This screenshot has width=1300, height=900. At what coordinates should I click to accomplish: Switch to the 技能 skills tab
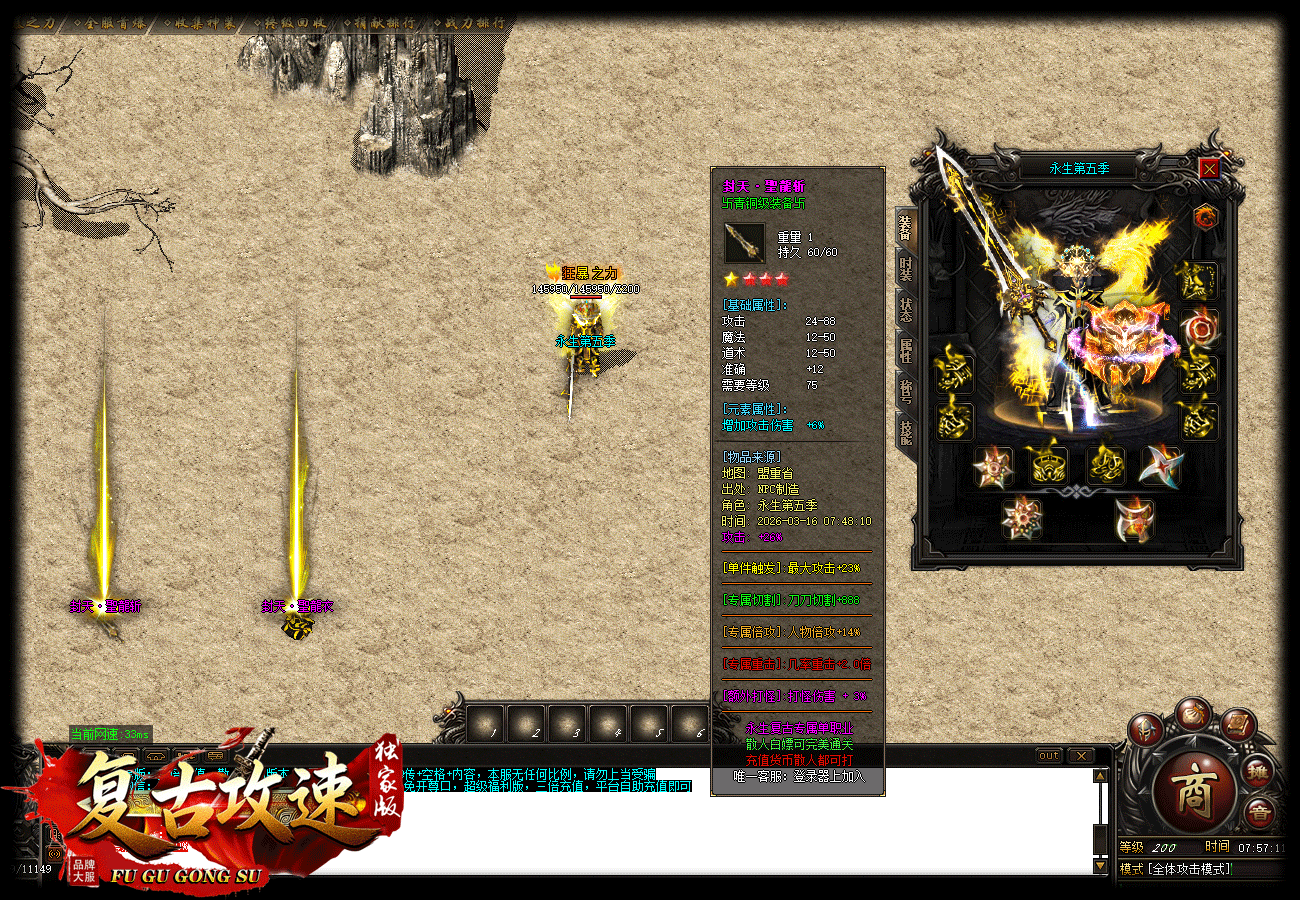click(x=905, y=432)
